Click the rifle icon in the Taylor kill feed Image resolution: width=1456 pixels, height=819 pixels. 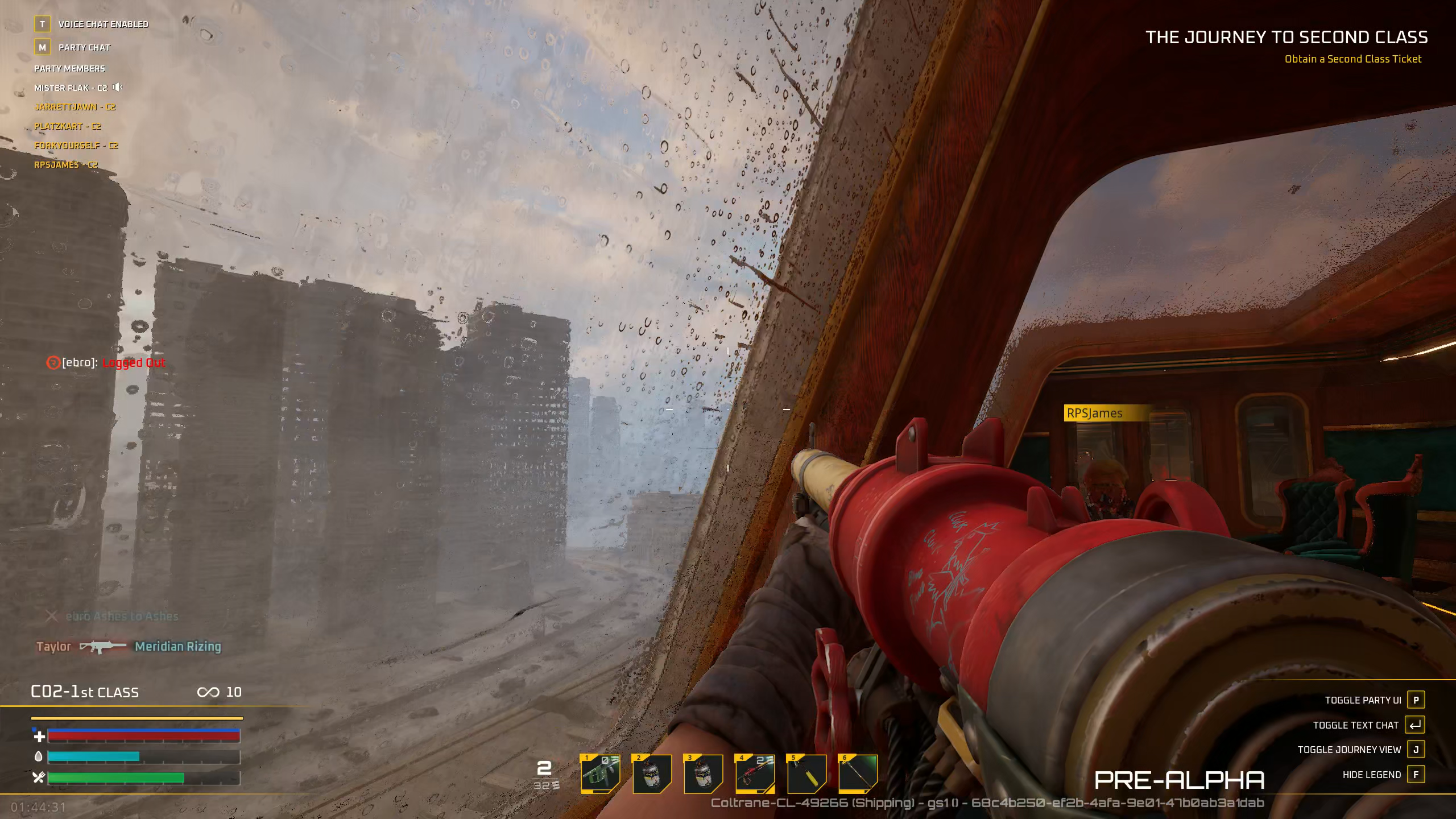[x=104, y=647]
